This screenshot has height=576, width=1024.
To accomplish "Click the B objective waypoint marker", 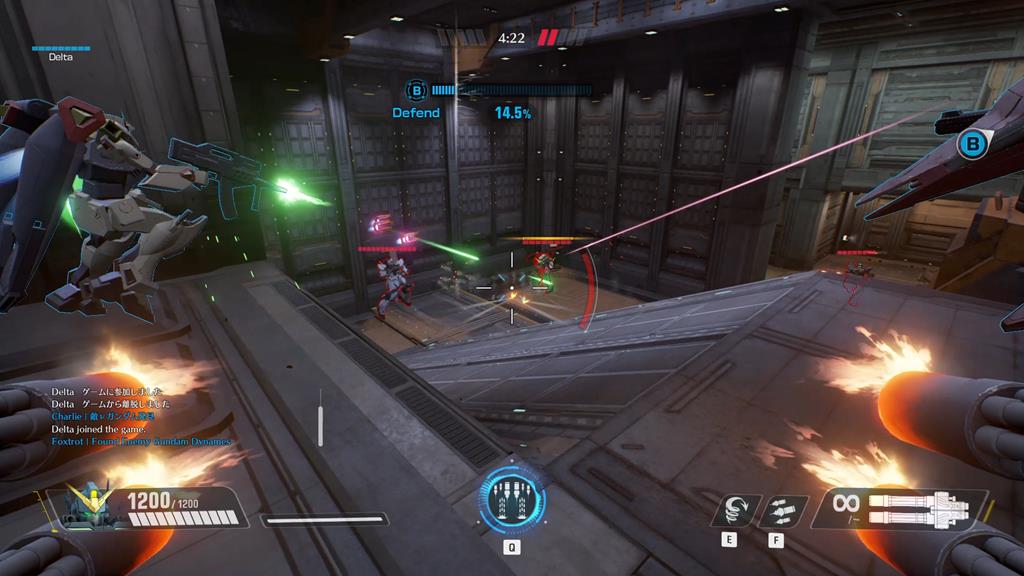I will click(x=970, y=145).
